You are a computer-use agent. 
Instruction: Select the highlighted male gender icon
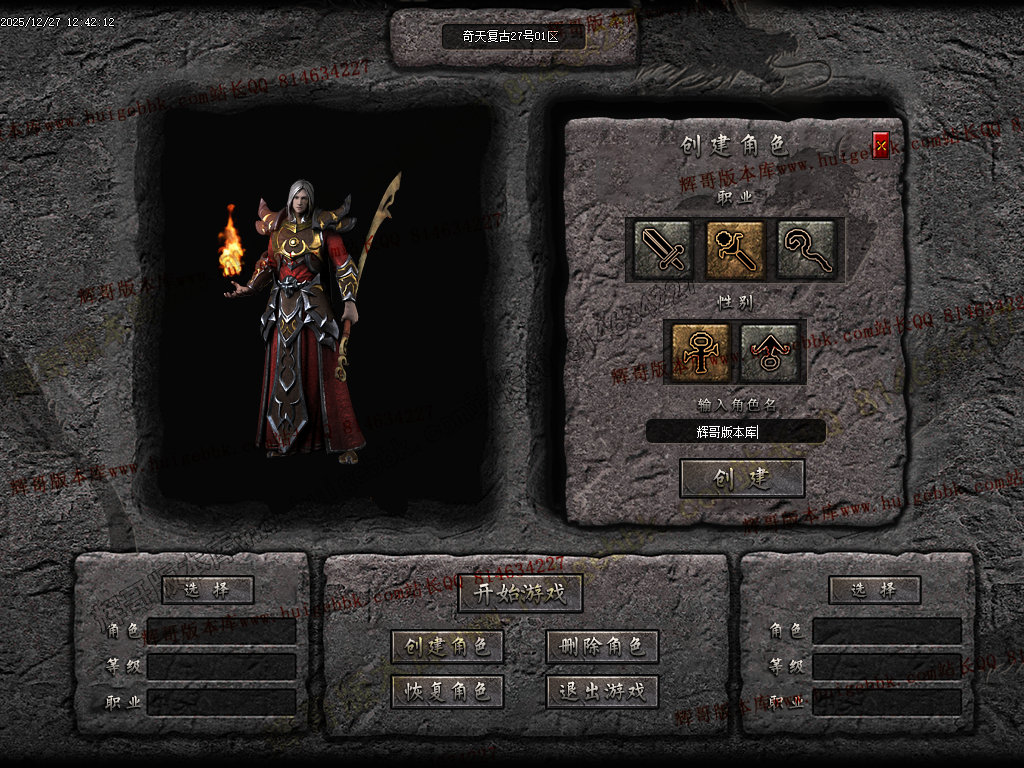click(700, 352)
